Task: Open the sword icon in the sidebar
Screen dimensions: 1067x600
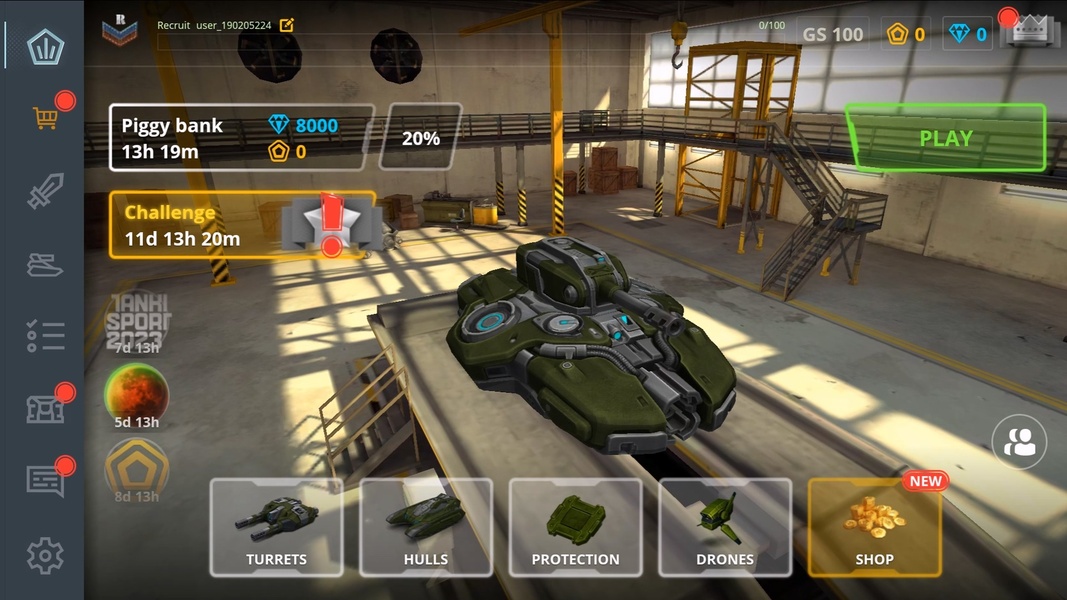Action: click(45, 191)
